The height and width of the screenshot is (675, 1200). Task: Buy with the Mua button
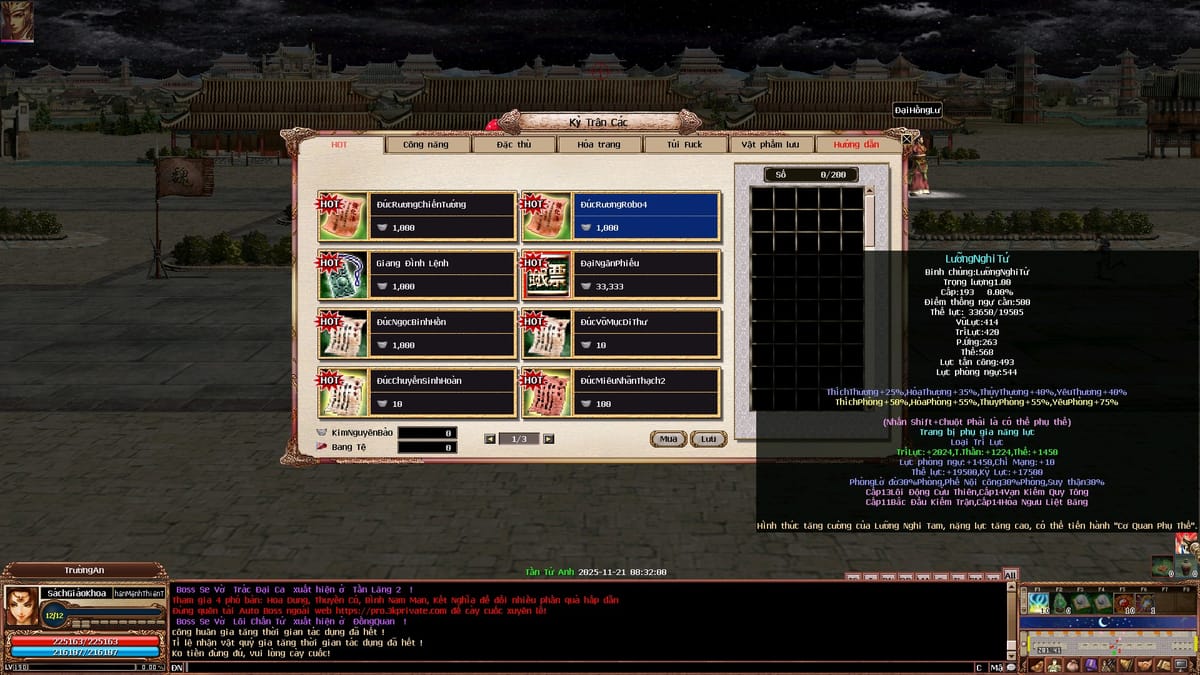[667, 439]
